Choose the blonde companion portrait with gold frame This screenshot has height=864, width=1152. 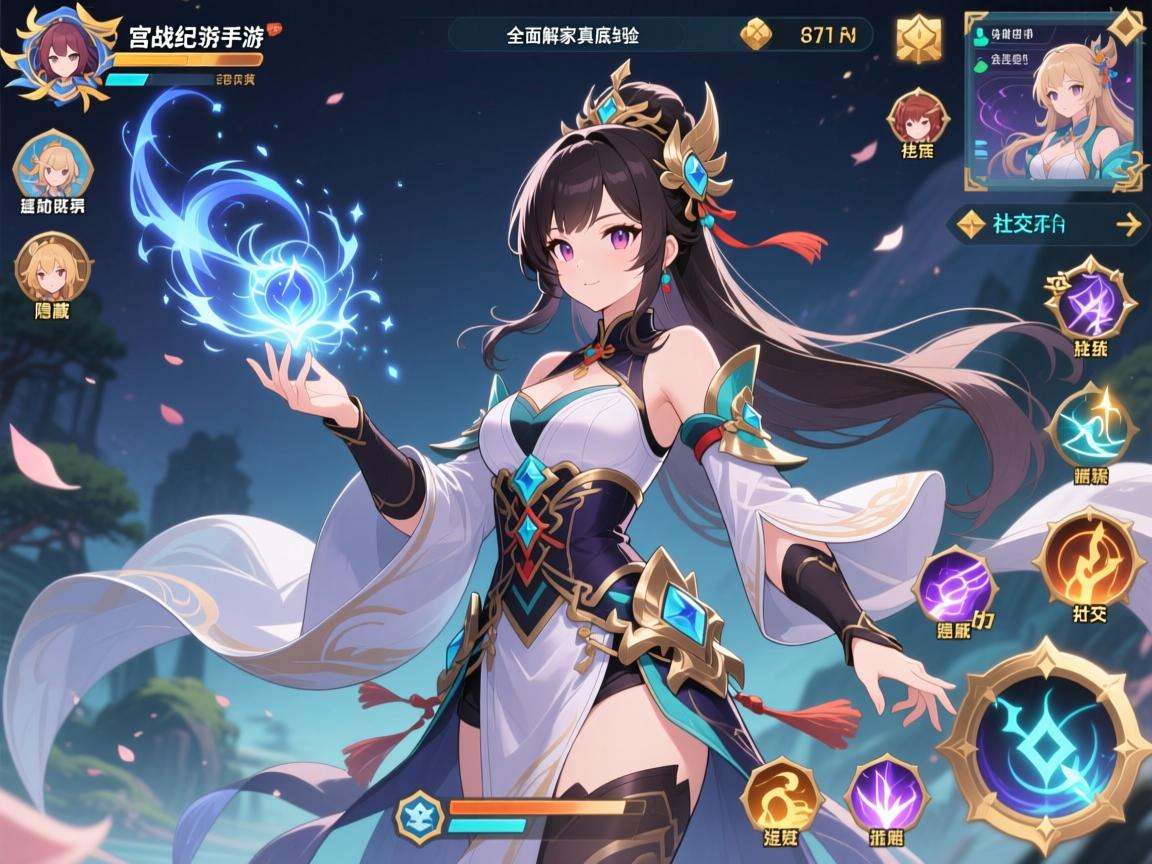coord(52,266)
